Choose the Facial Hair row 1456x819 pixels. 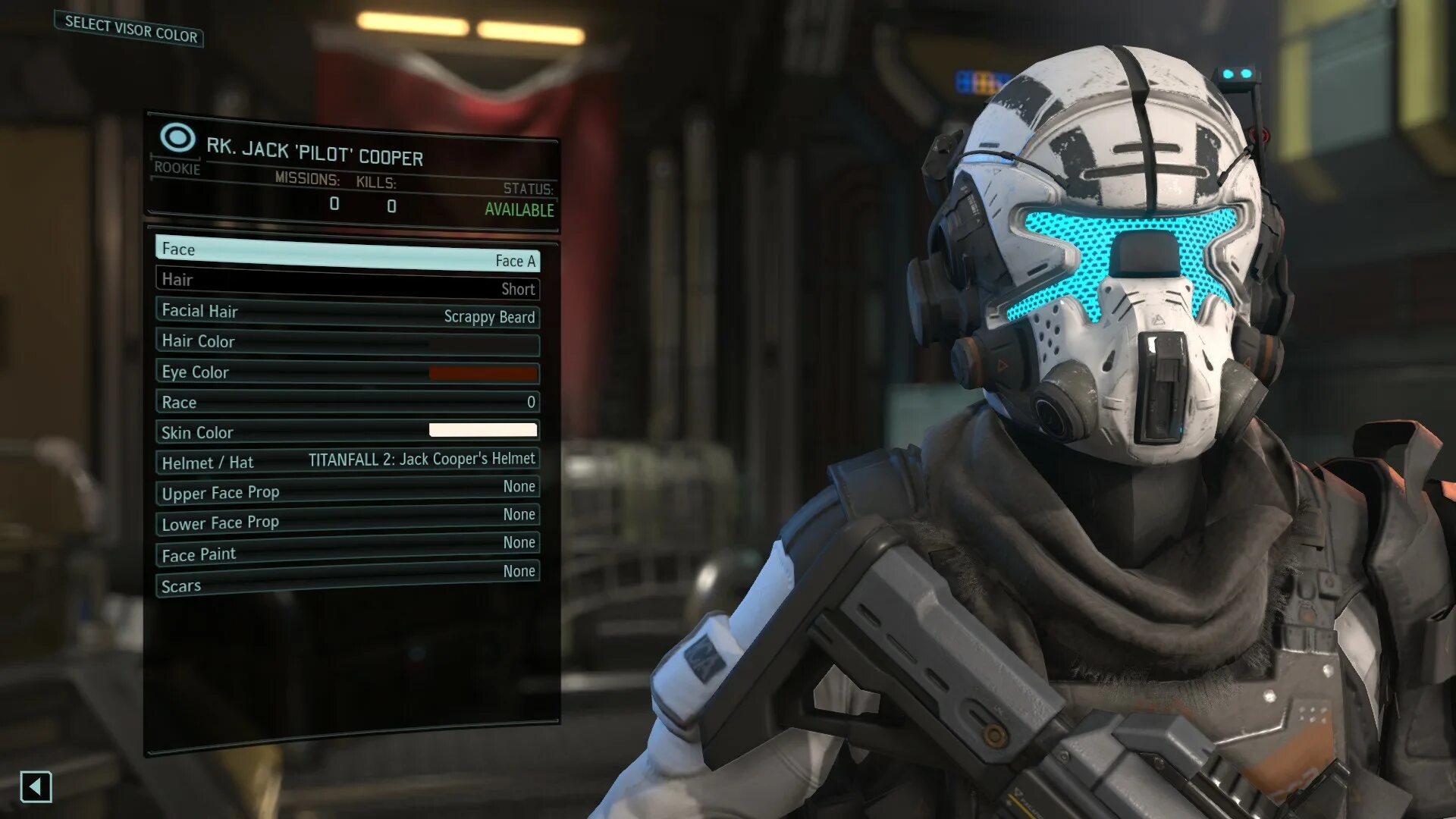click(x=347, y=312)
